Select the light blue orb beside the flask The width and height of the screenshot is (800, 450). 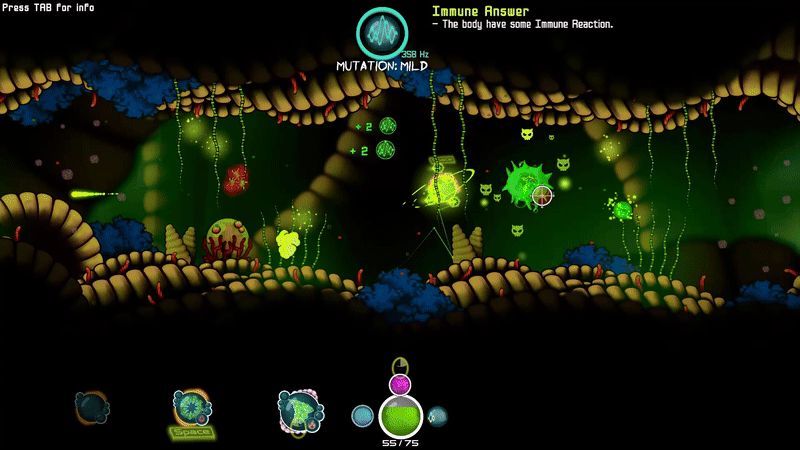tap(363, 416)
